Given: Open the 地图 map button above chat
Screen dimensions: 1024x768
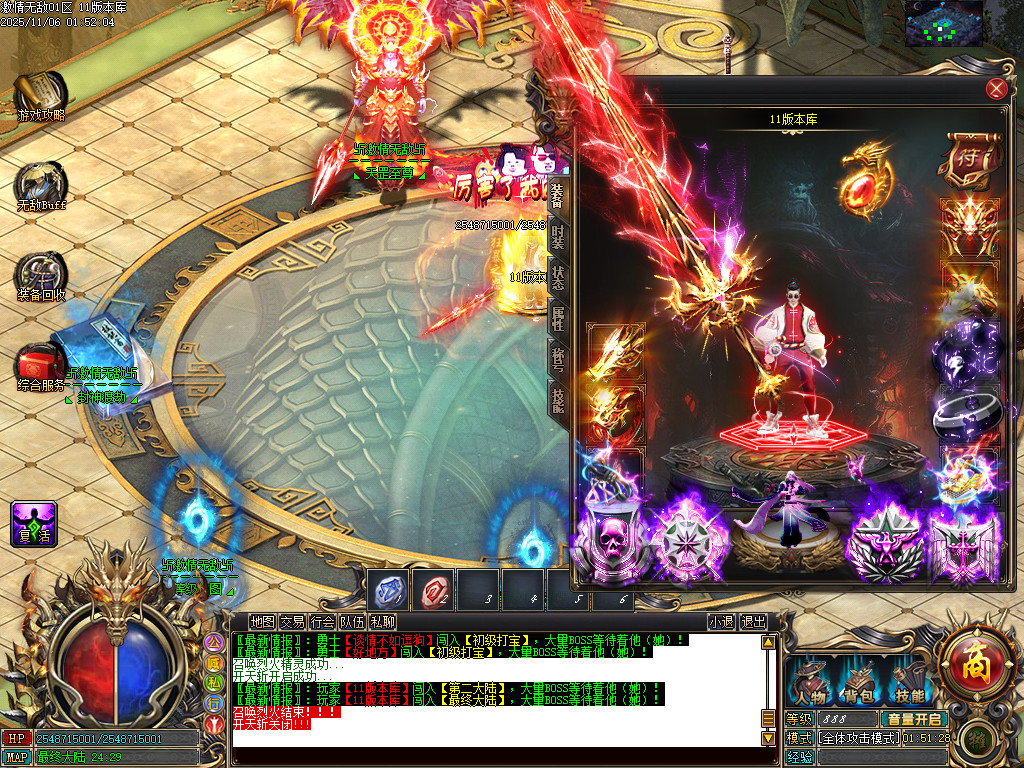Looking at the screenshot, I should point(262,622).
